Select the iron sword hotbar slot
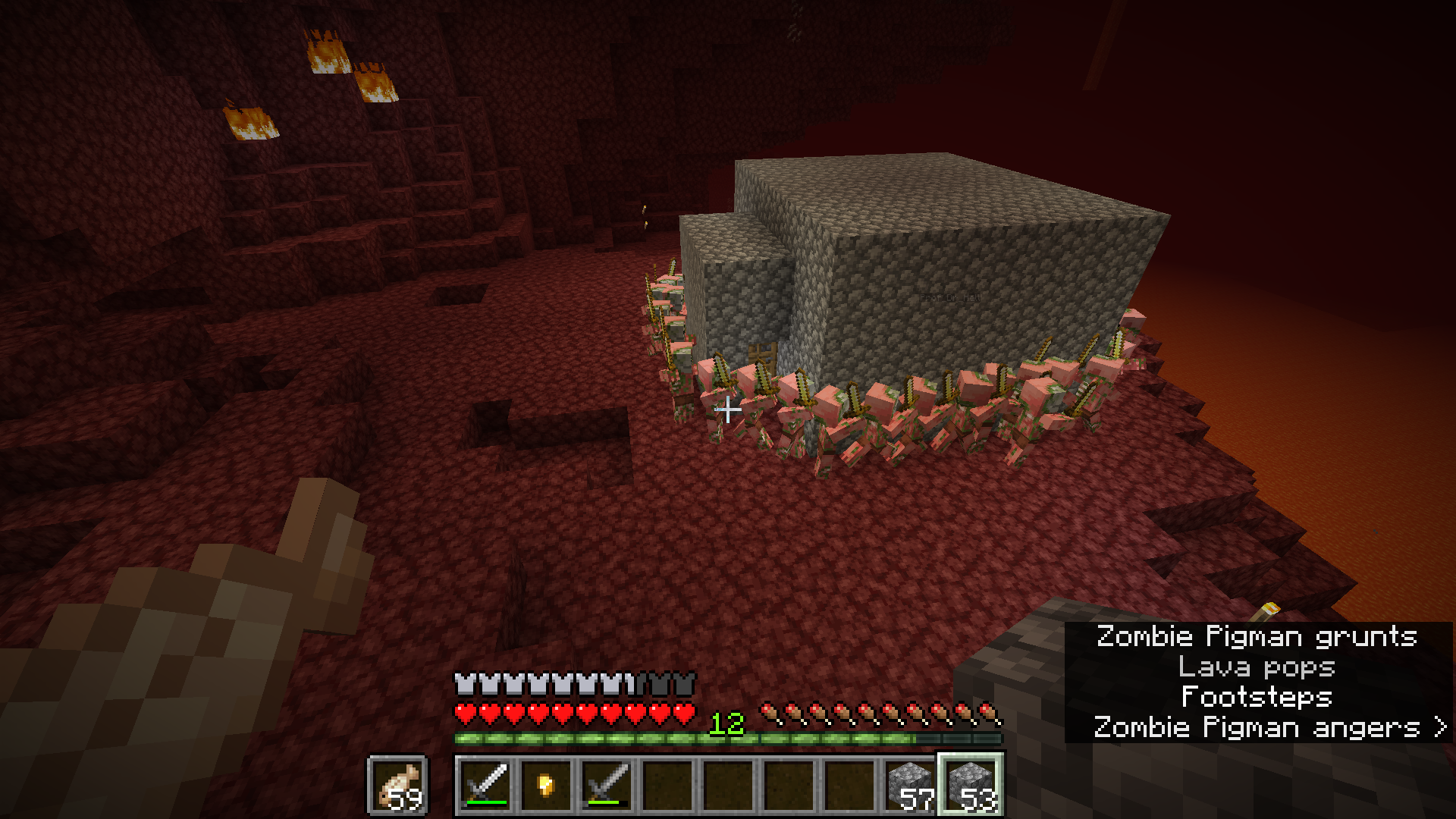1456x819 pixels. (x=486, y=785)
